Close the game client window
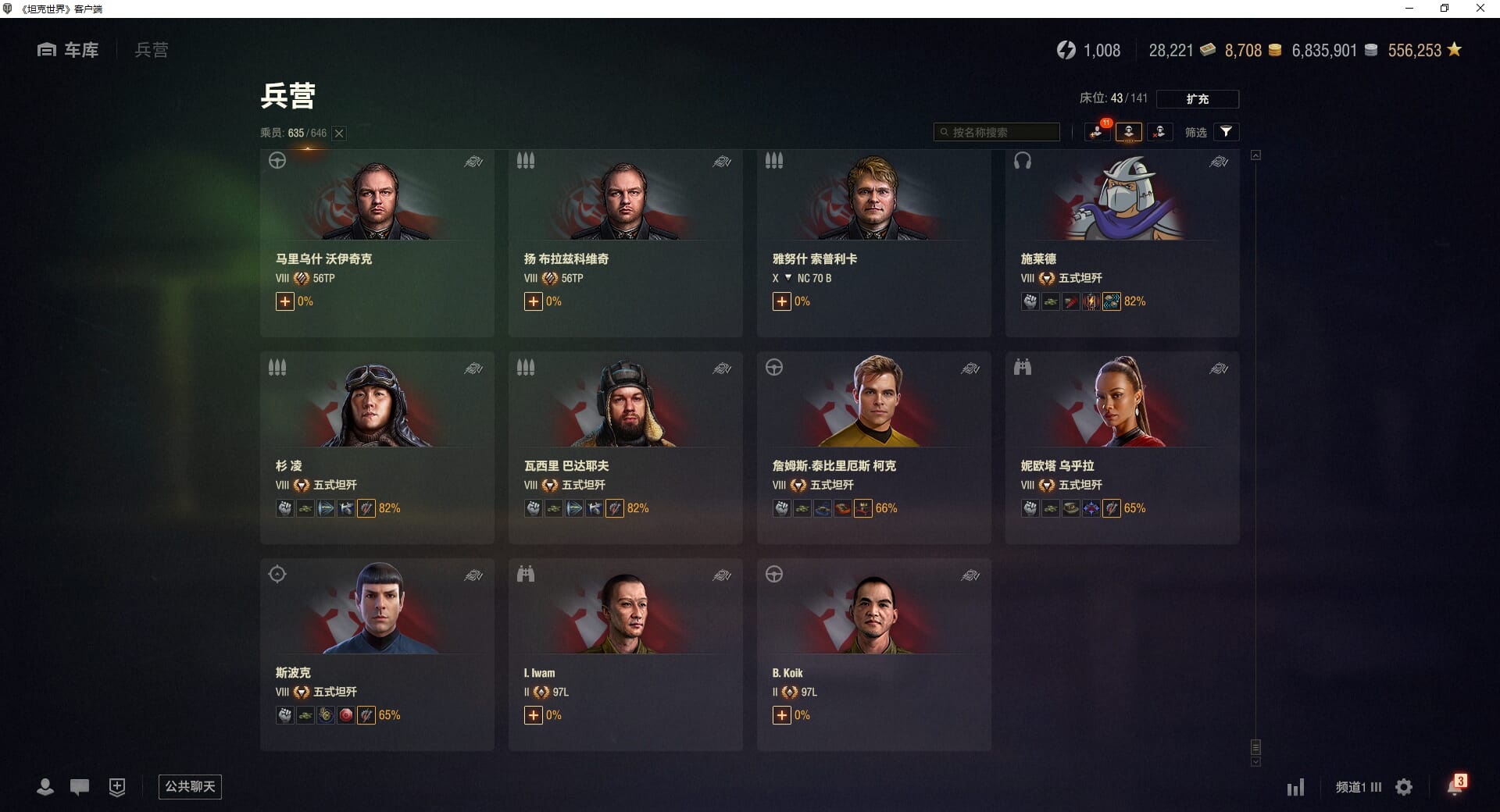 1480,9
